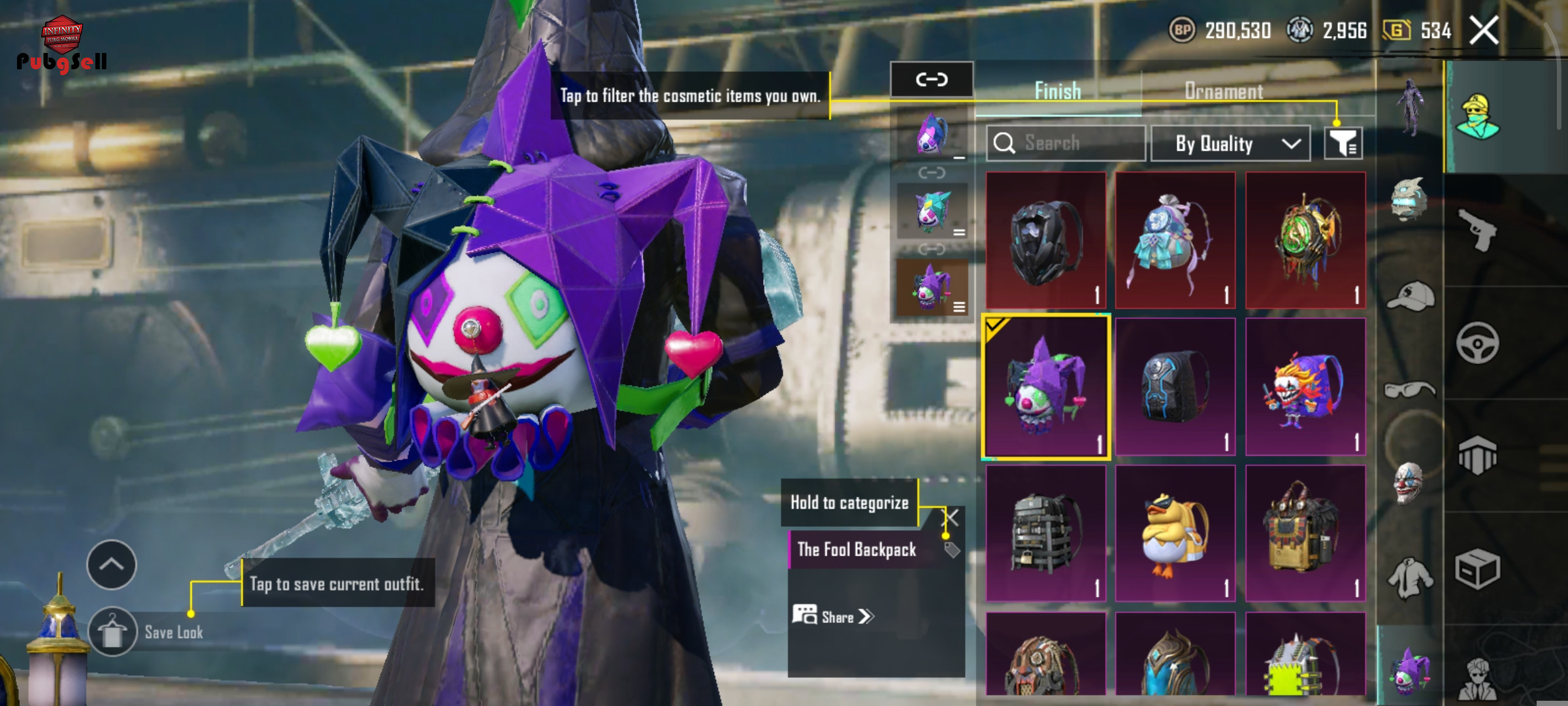Open the By Quality sort dropdown
Viewport: 1568px width, 706px height.
coord(1230,144)
